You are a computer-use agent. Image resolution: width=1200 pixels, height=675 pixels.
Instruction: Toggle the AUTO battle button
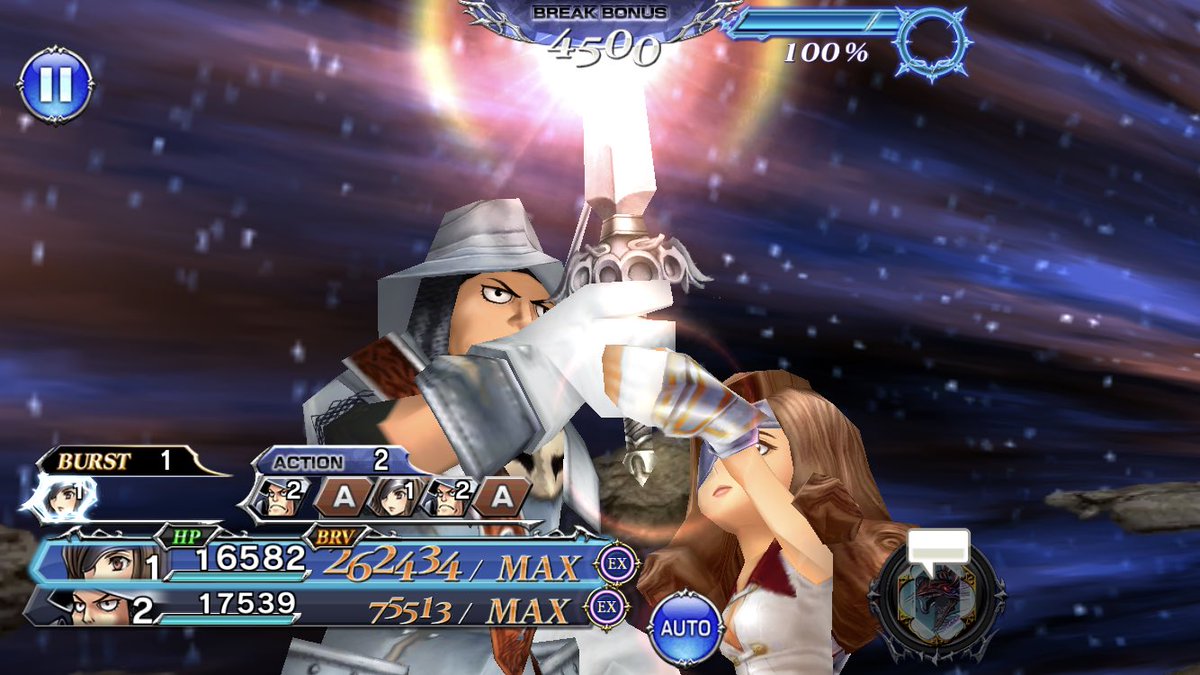(x=685, y=628)
